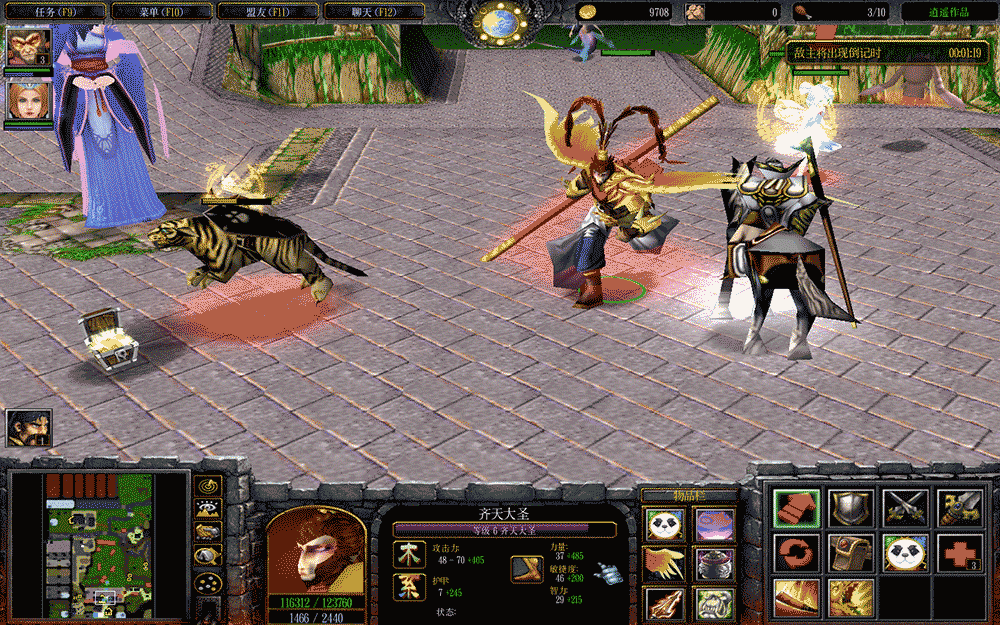This screenshot has width=1000, height=625.
Task: Open the 任务 (F9) quests menu
Action: (49, 11)
